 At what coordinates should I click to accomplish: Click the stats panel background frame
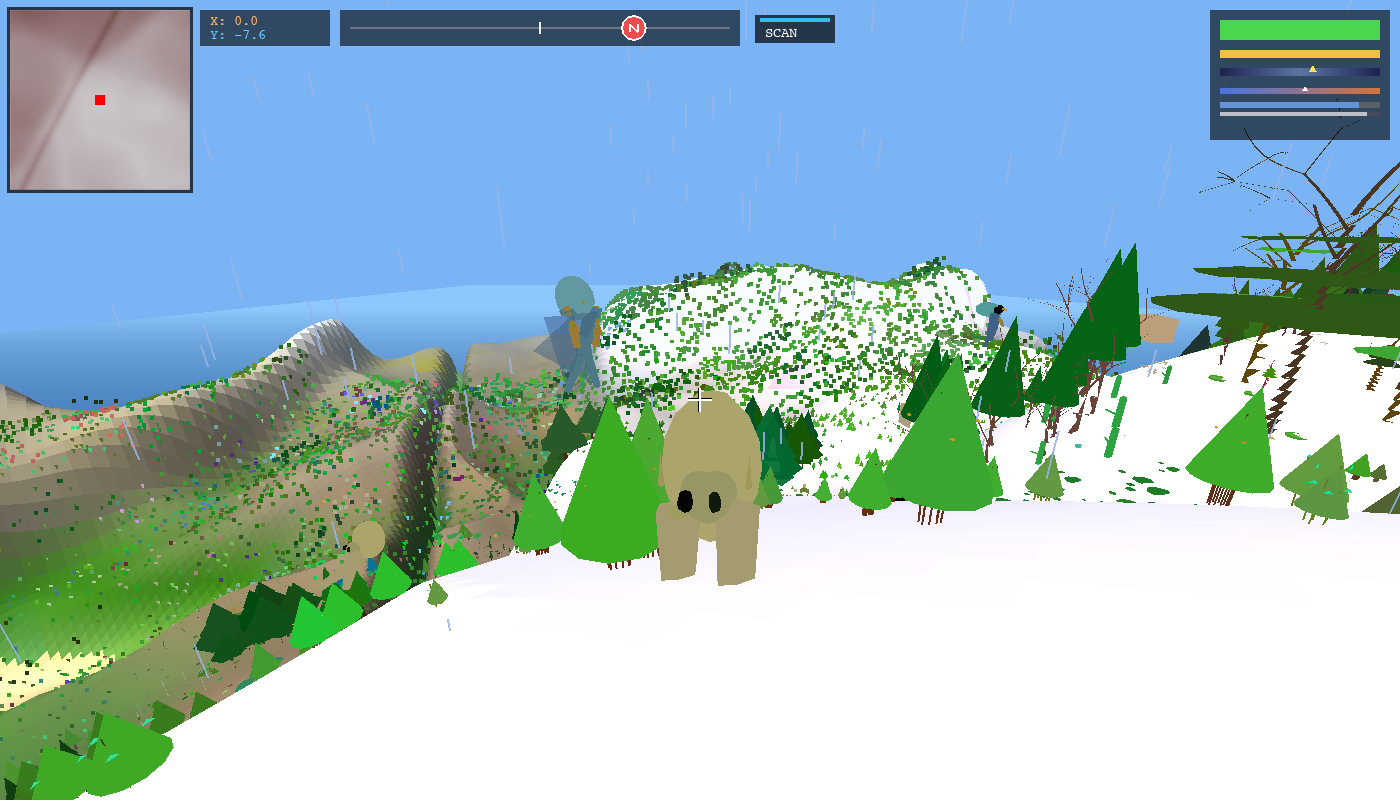click(1300, 130)
